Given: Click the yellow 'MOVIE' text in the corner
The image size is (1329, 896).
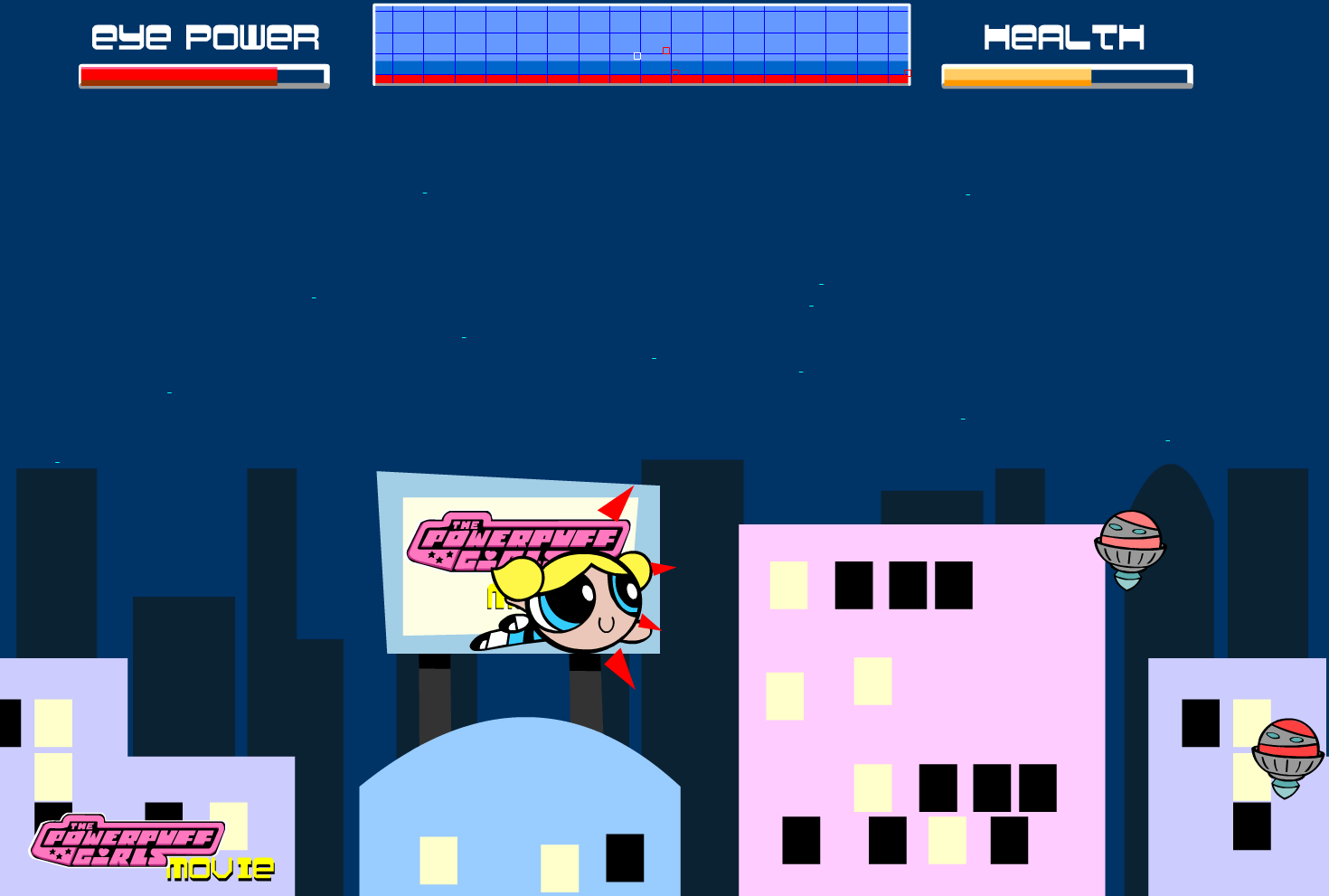Looking at the screenshot, I should 220,870.
